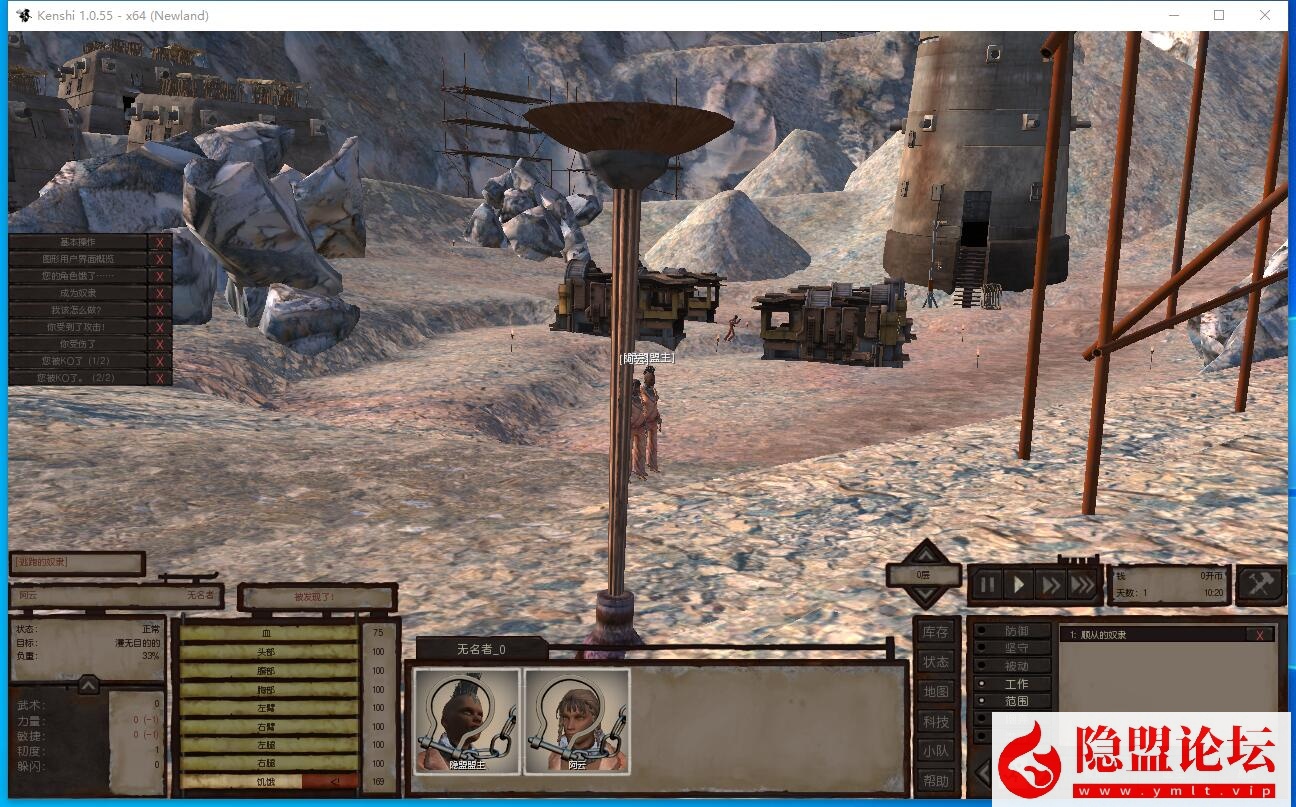Image resolution: width=1296 pixels, height=807 pixels.
Task: Open the 地图 map
Action: pos(936,691)
